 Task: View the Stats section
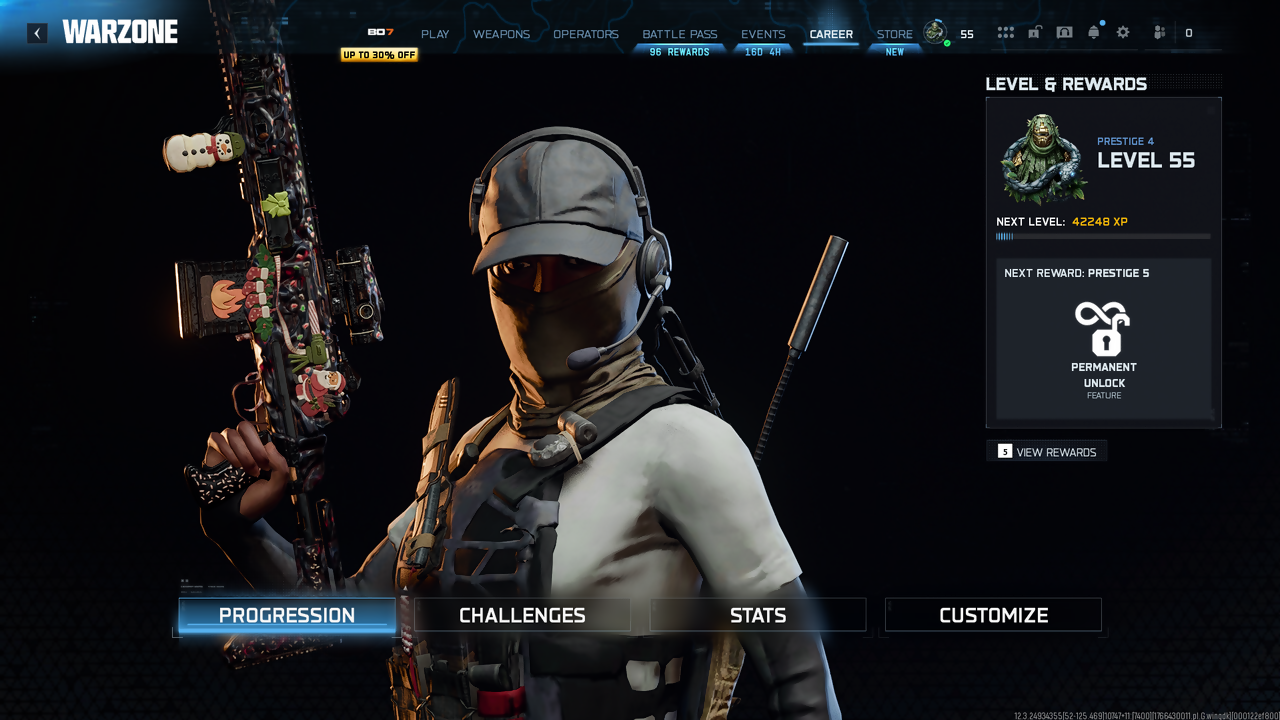coord(758,615)
